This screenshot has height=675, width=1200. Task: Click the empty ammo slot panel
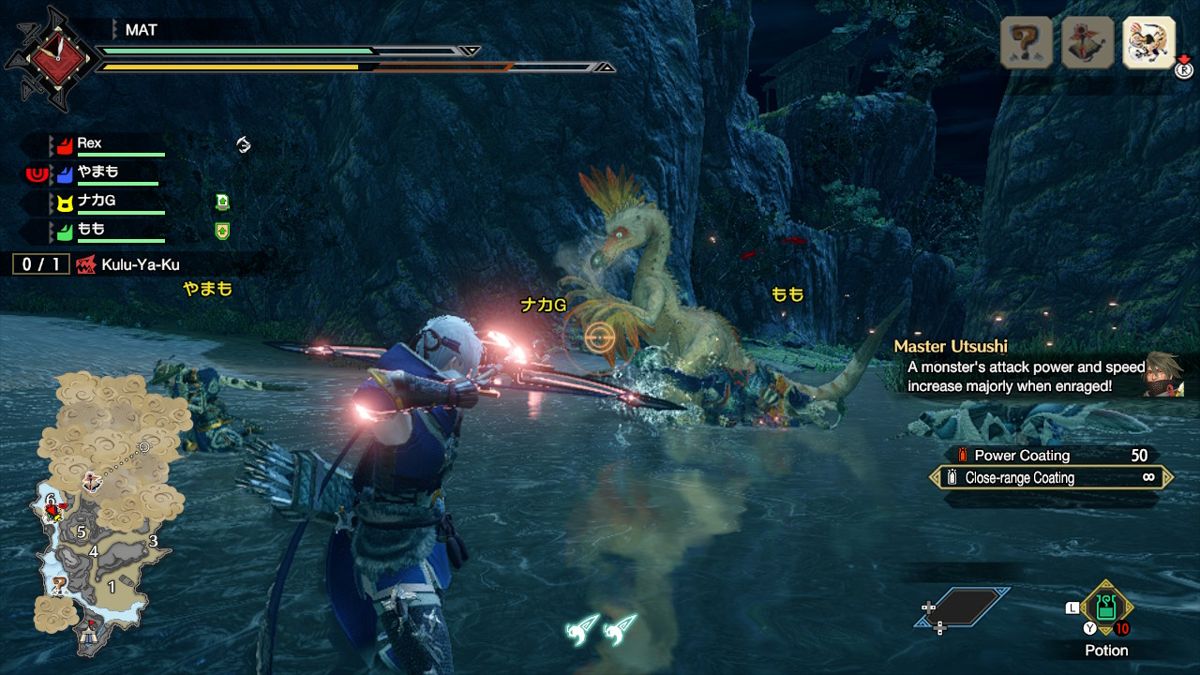click(x=962, y=606)
